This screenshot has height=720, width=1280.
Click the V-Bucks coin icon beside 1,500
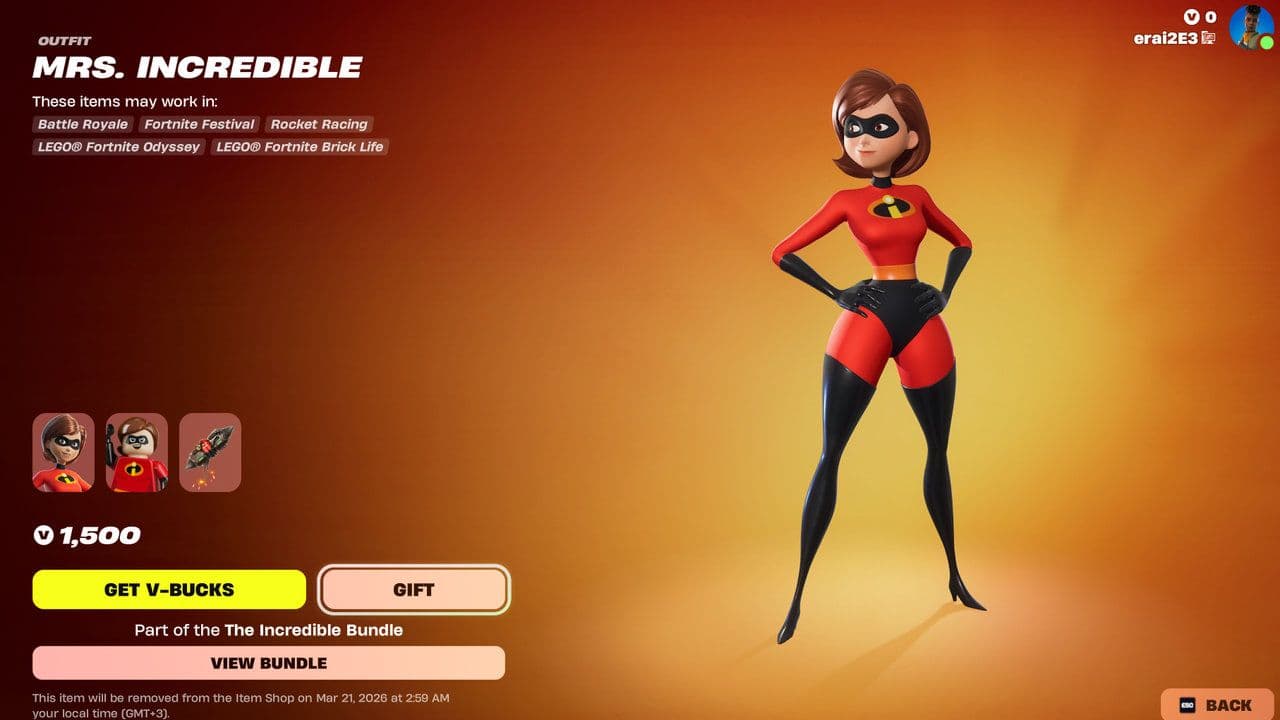point(42,535)
